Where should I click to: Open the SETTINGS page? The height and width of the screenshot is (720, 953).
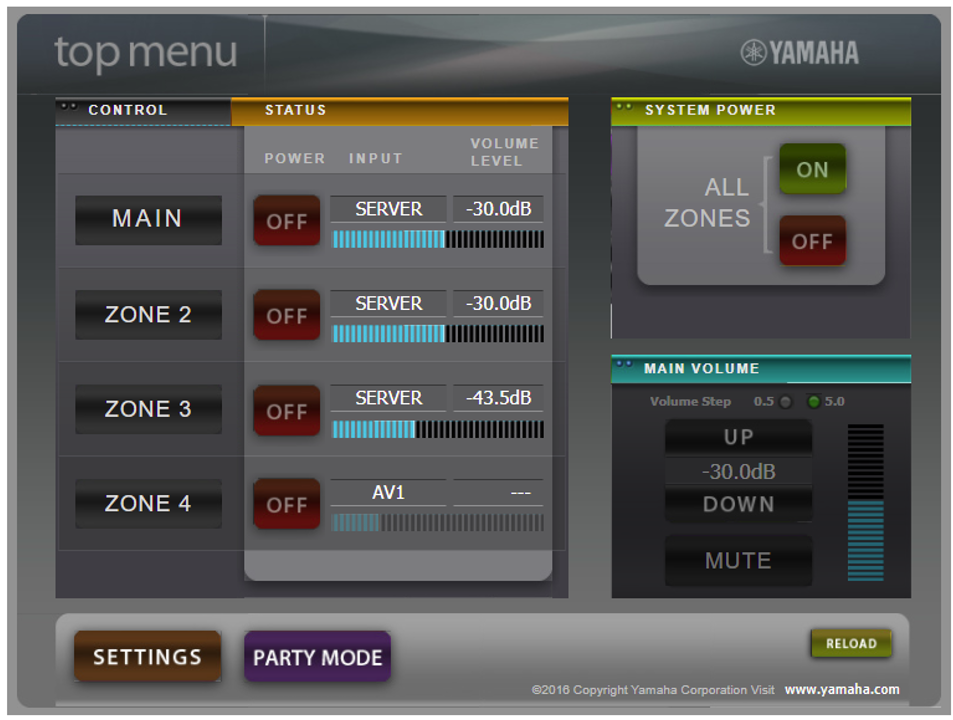(147, 657)
